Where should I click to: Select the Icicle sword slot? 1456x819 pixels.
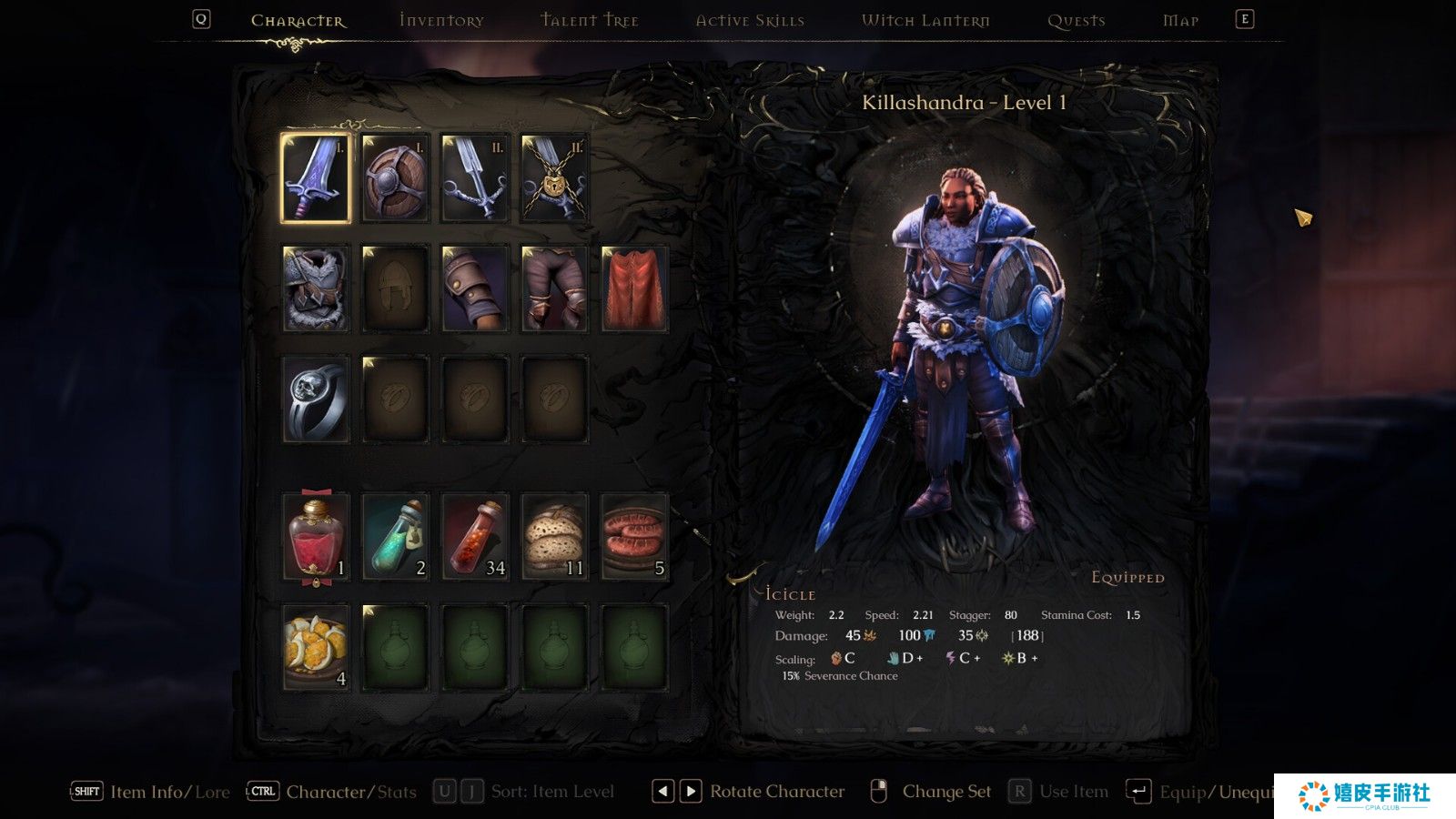point(316,178)
